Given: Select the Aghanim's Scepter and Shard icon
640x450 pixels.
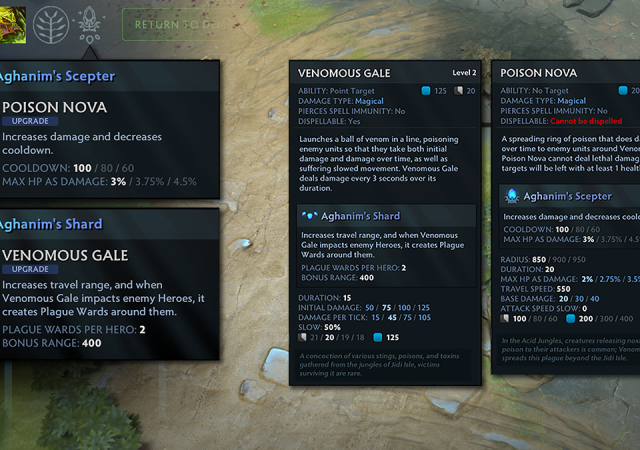Looking at the screenshot, I should pos(90,23).
